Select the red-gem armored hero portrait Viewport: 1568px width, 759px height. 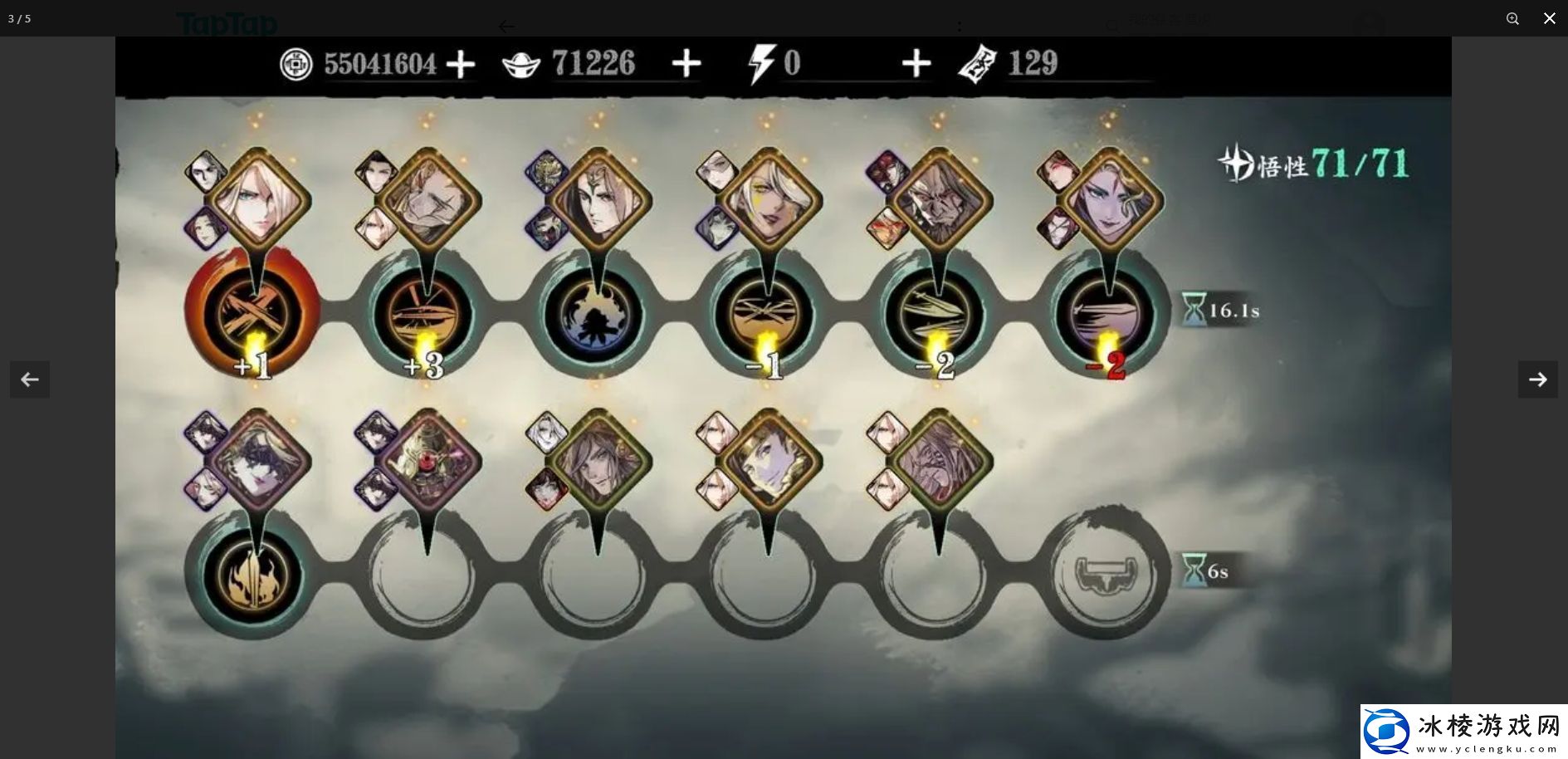click(x=428, y=459)
